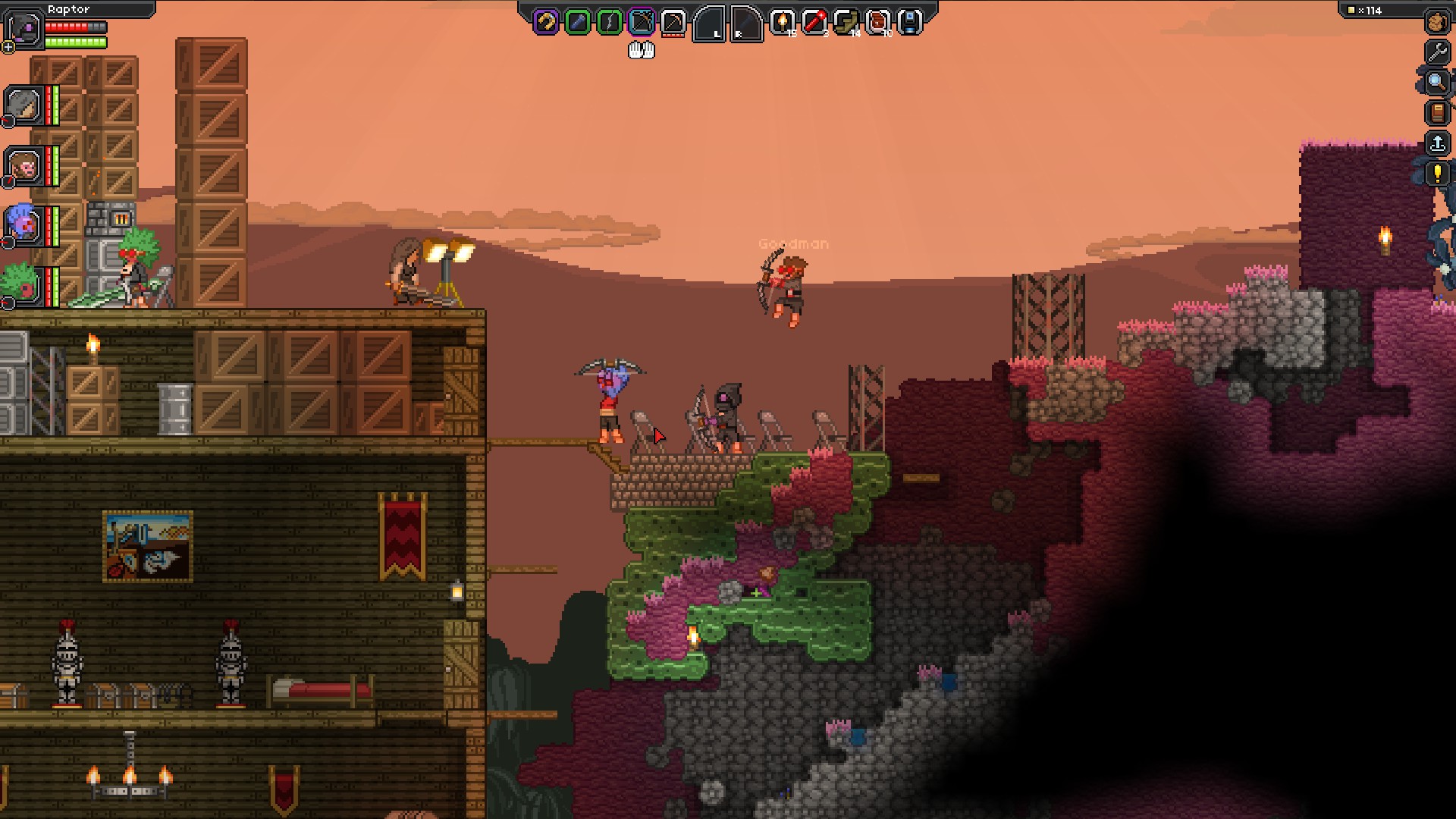Toggle the L hand weapon slot

(x=709, y=24)
